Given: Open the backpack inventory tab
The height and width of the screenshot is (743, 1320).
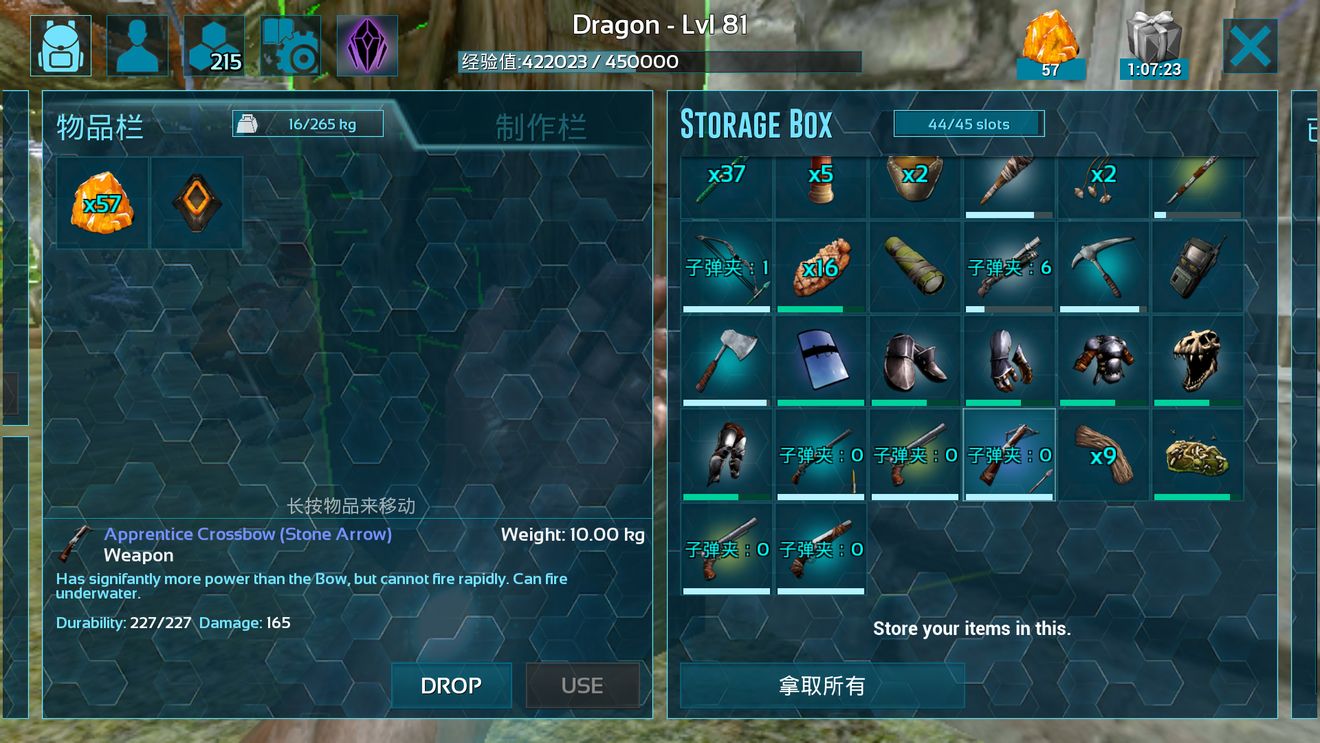Looking at the screenshot, I should tap(60, 46).
